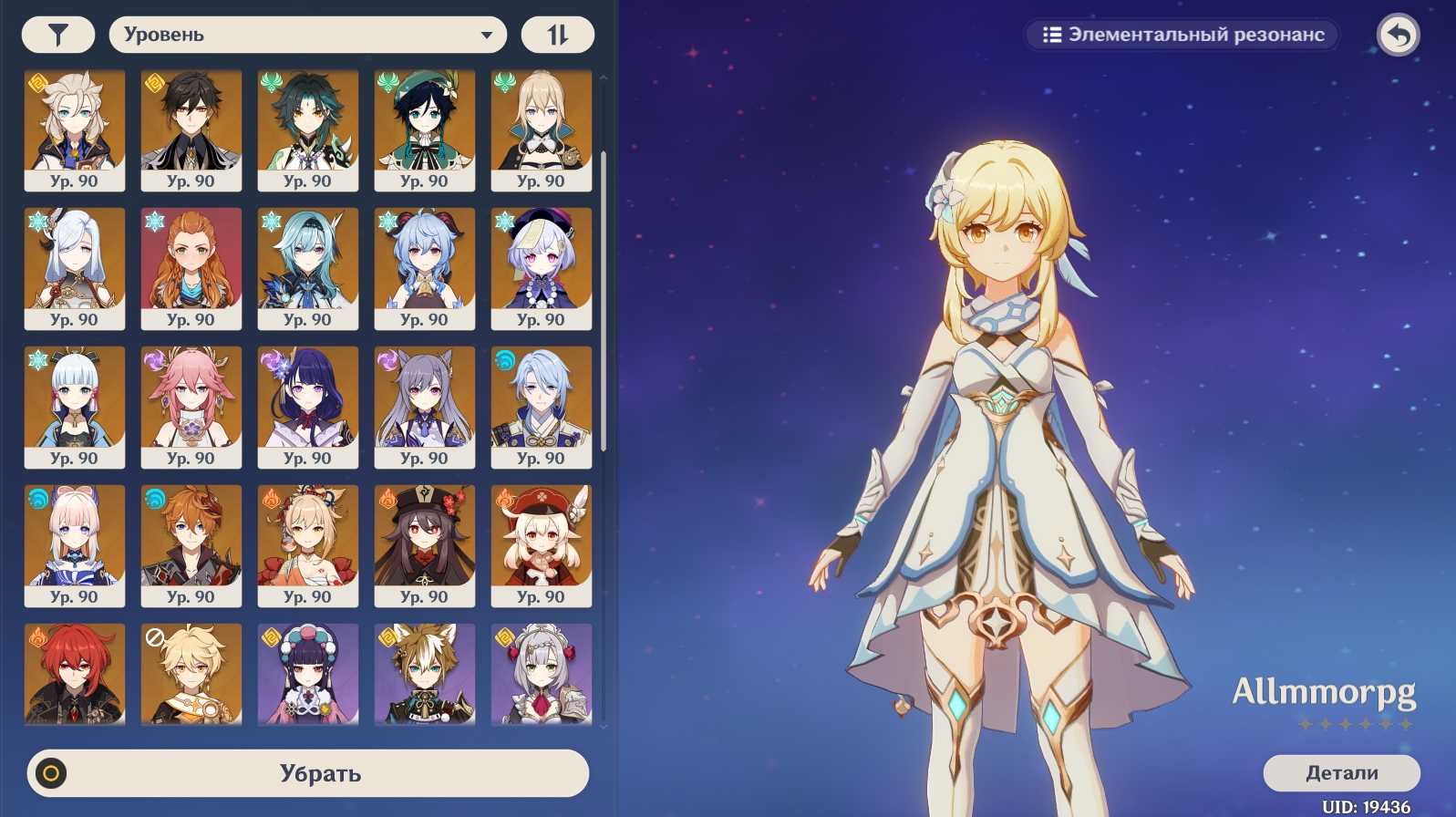
Task: Choose Aloy's red-background portrait
Action: click(x=191, y=268)
